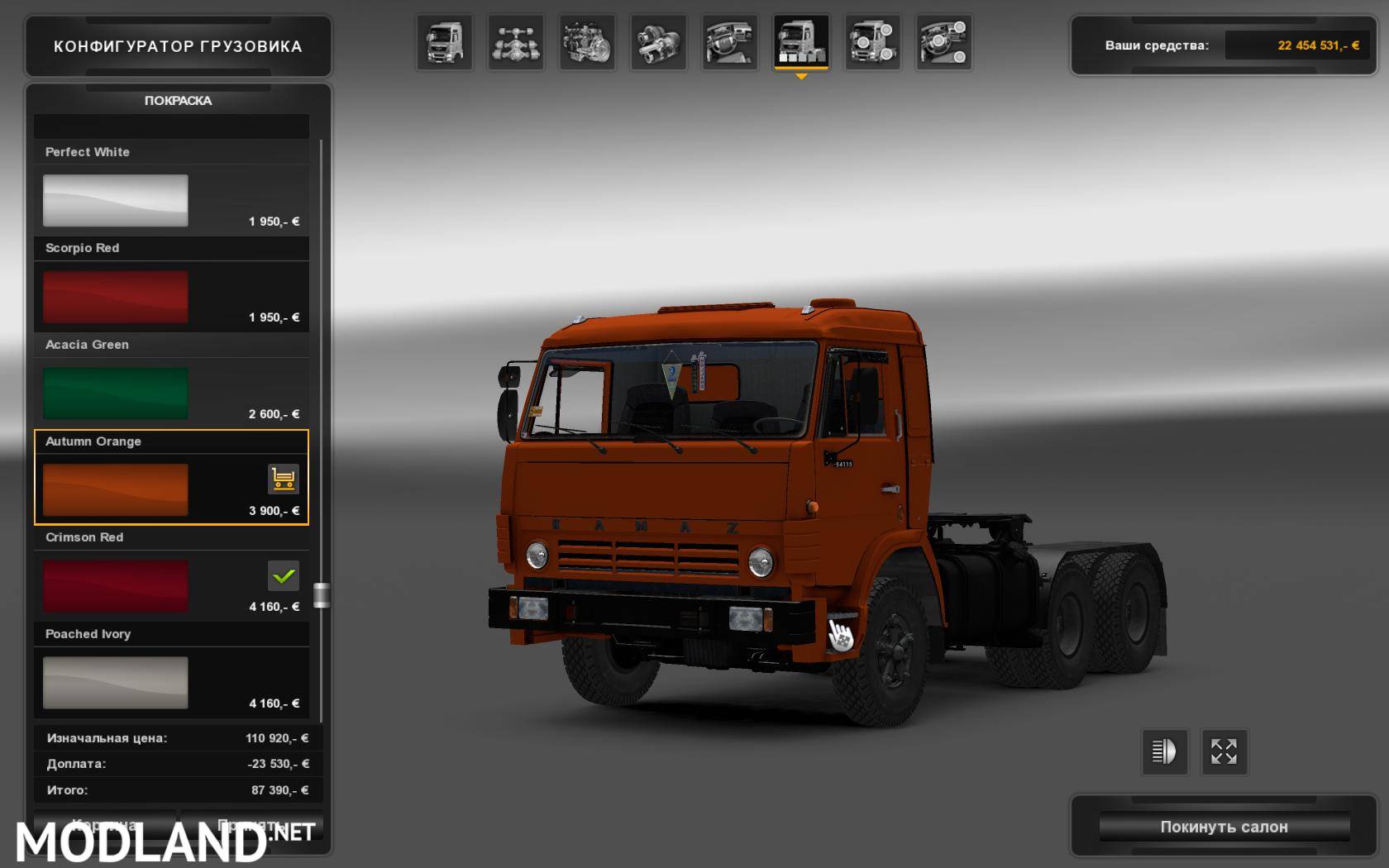Click the fullscreen view expand button

(1224, 751)
